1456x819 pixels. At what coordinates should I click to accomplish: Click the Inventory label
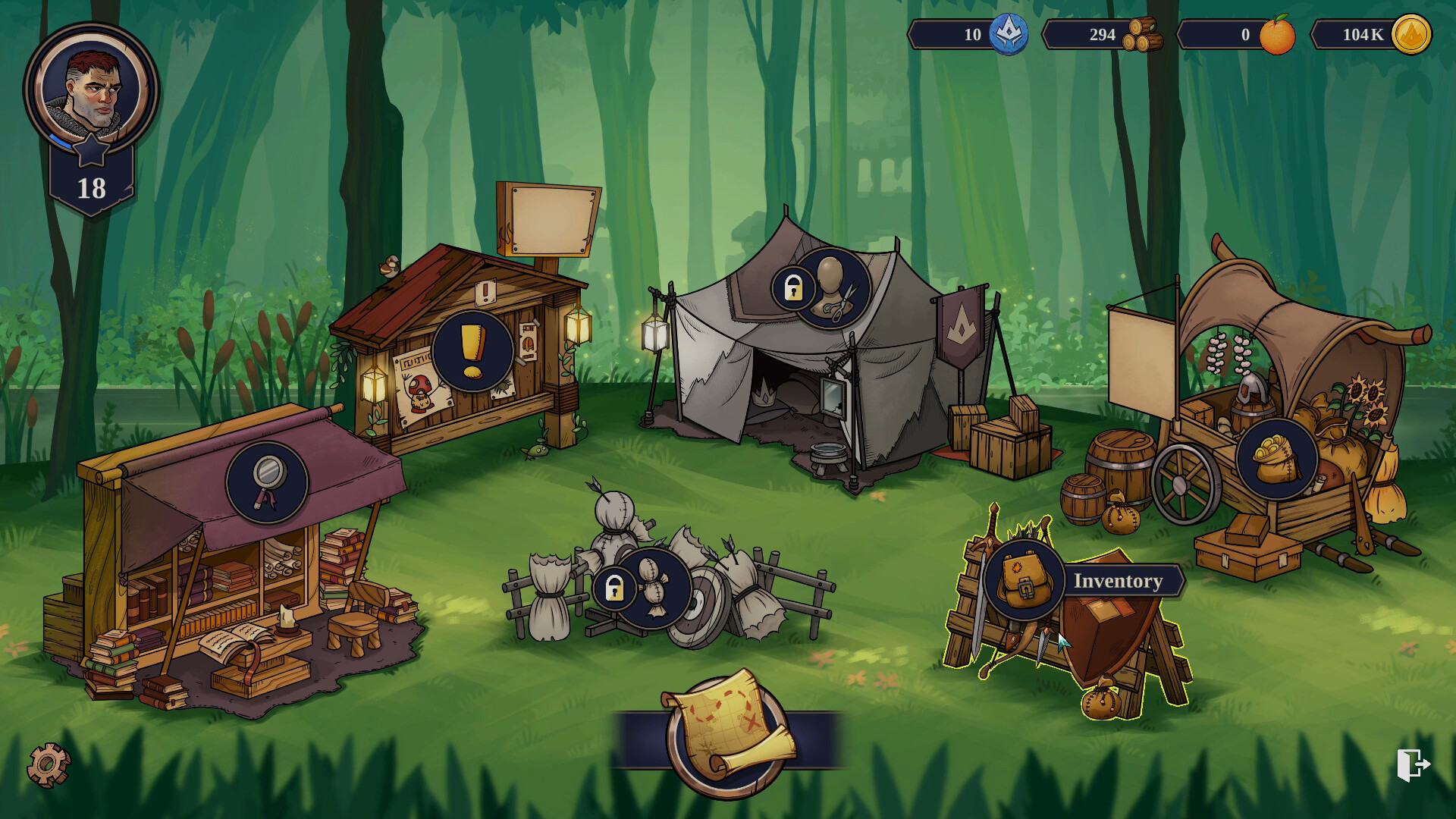[x=1118, y=581]
